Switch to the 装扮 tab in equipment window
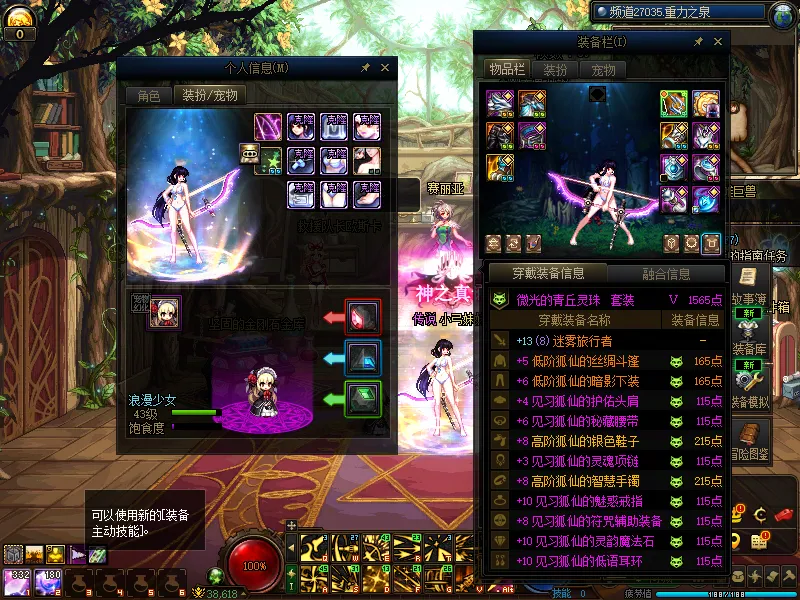Image resolution: width=800 pixels, height=600 pixels. click(x=555, y=70)
